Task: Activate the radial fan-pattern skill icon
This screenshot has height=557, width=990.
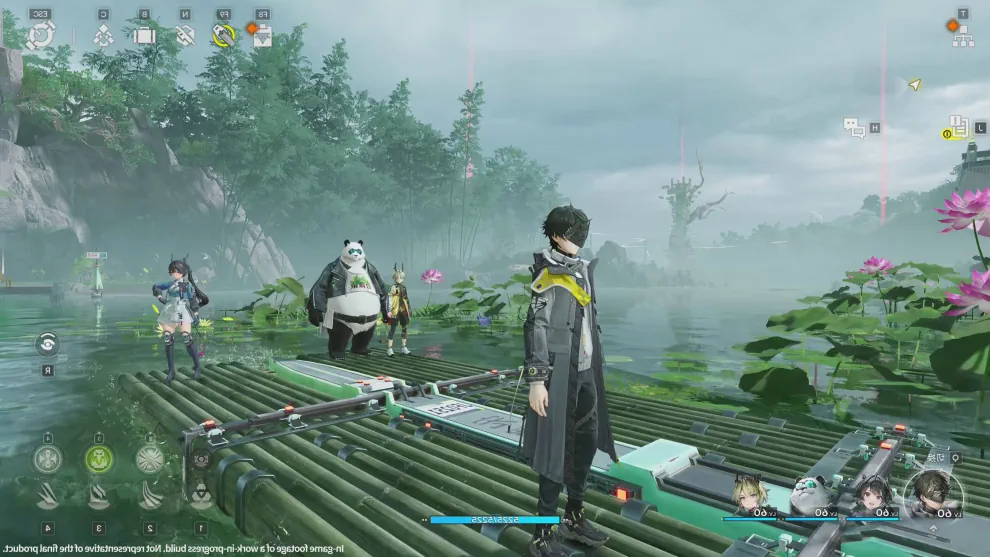Action: 150,458
